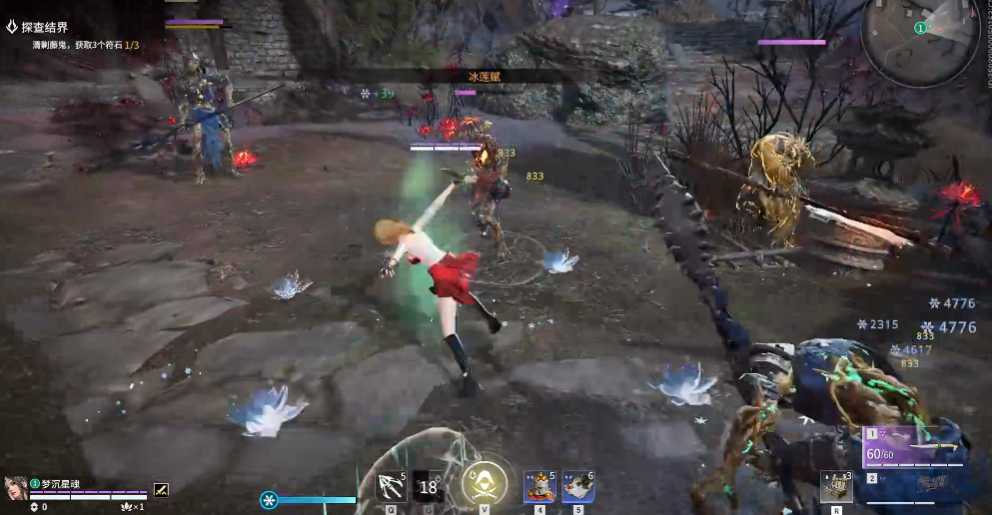Click the golden sword buff icon
This screenshot has width=992, height=515.
[161, 489]
